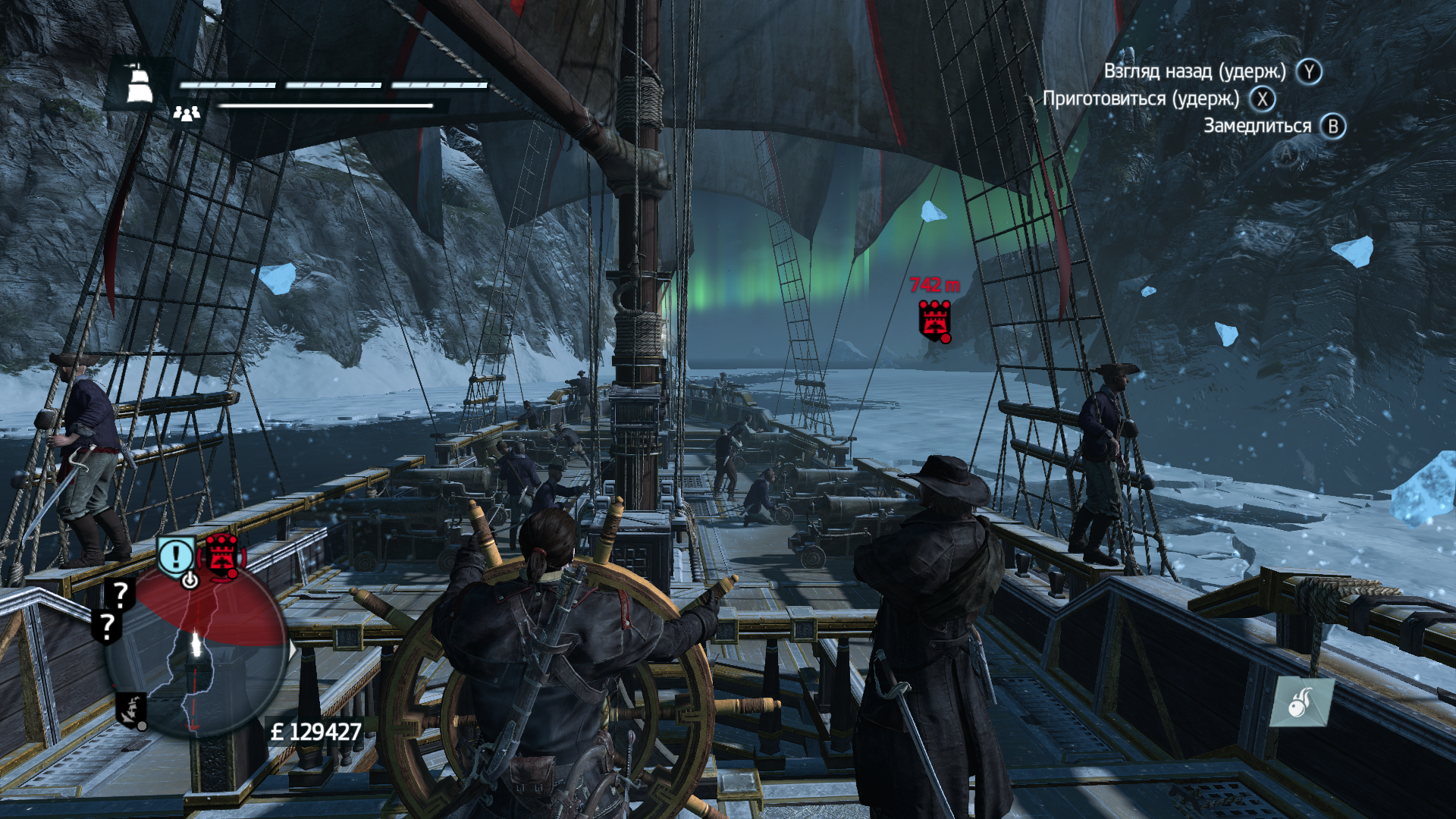Select the mortar ammunition icon

(1301, 702)
